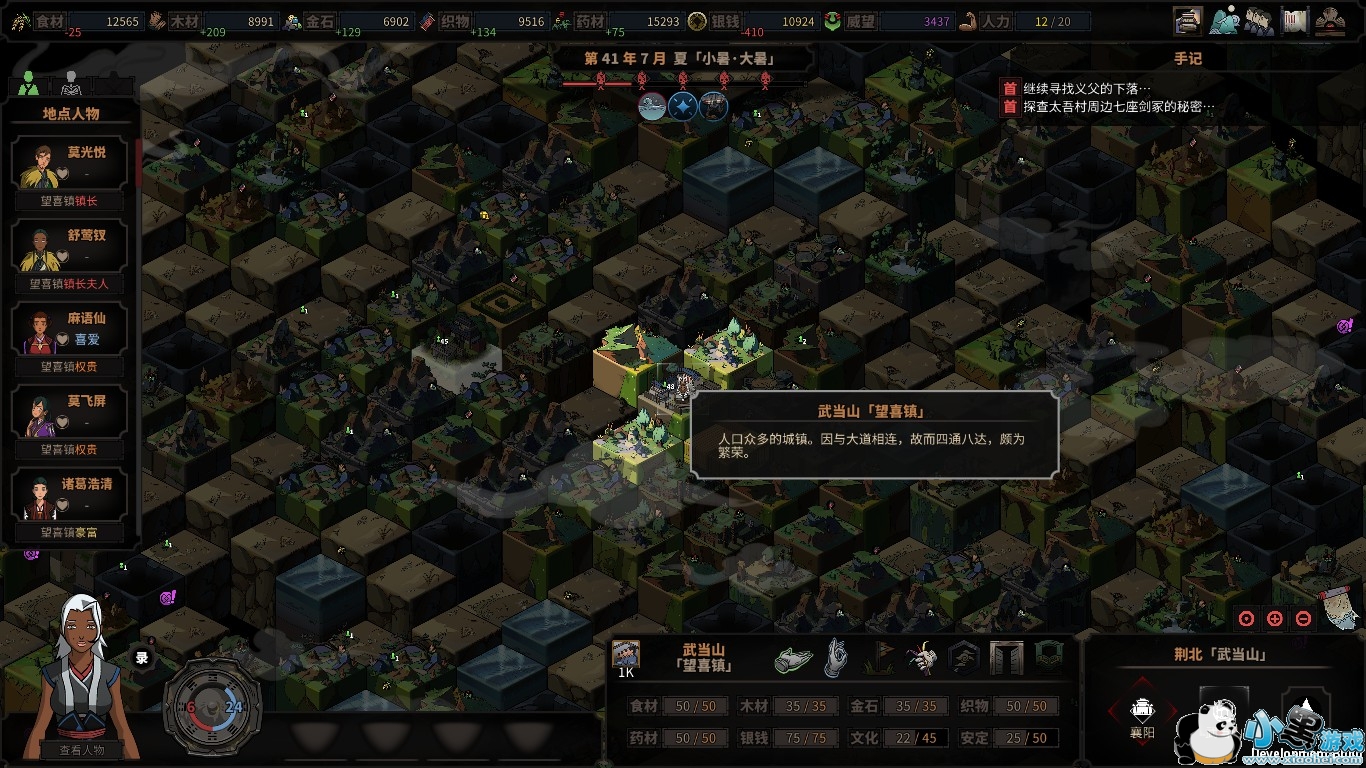Viewport: 1366px width, 768px height.
Task: Activate the blue hand-gesture action icon
Action: point(836,658)
